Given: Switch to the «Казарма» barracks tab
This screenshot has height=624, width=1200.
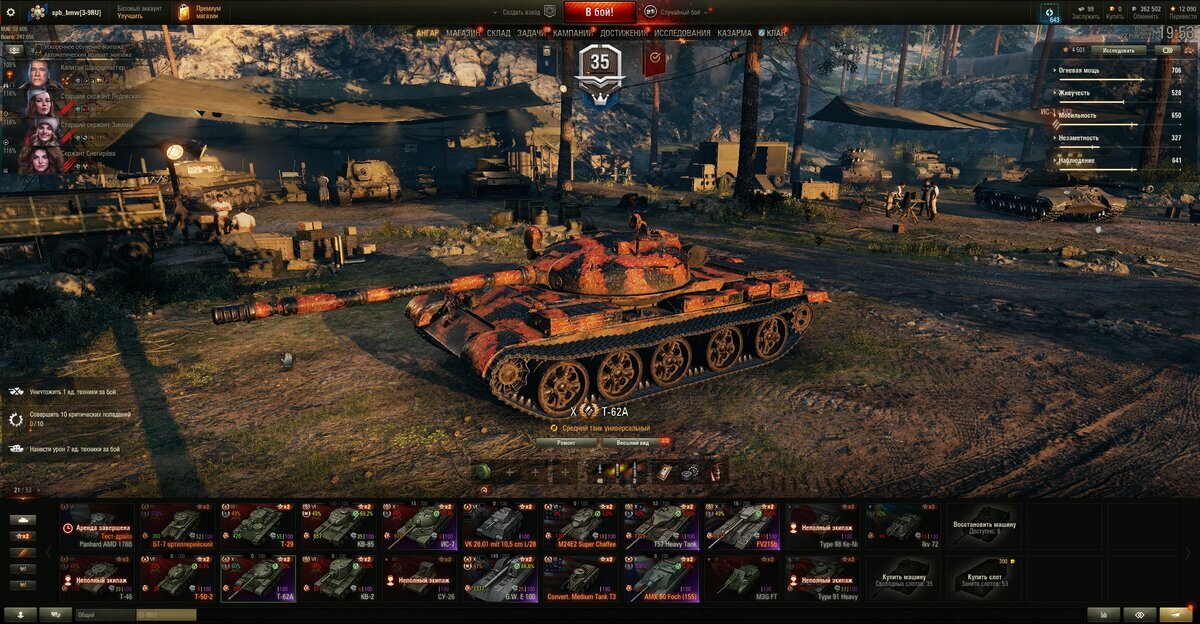Looking at the screenshot, I should [734, 33].
